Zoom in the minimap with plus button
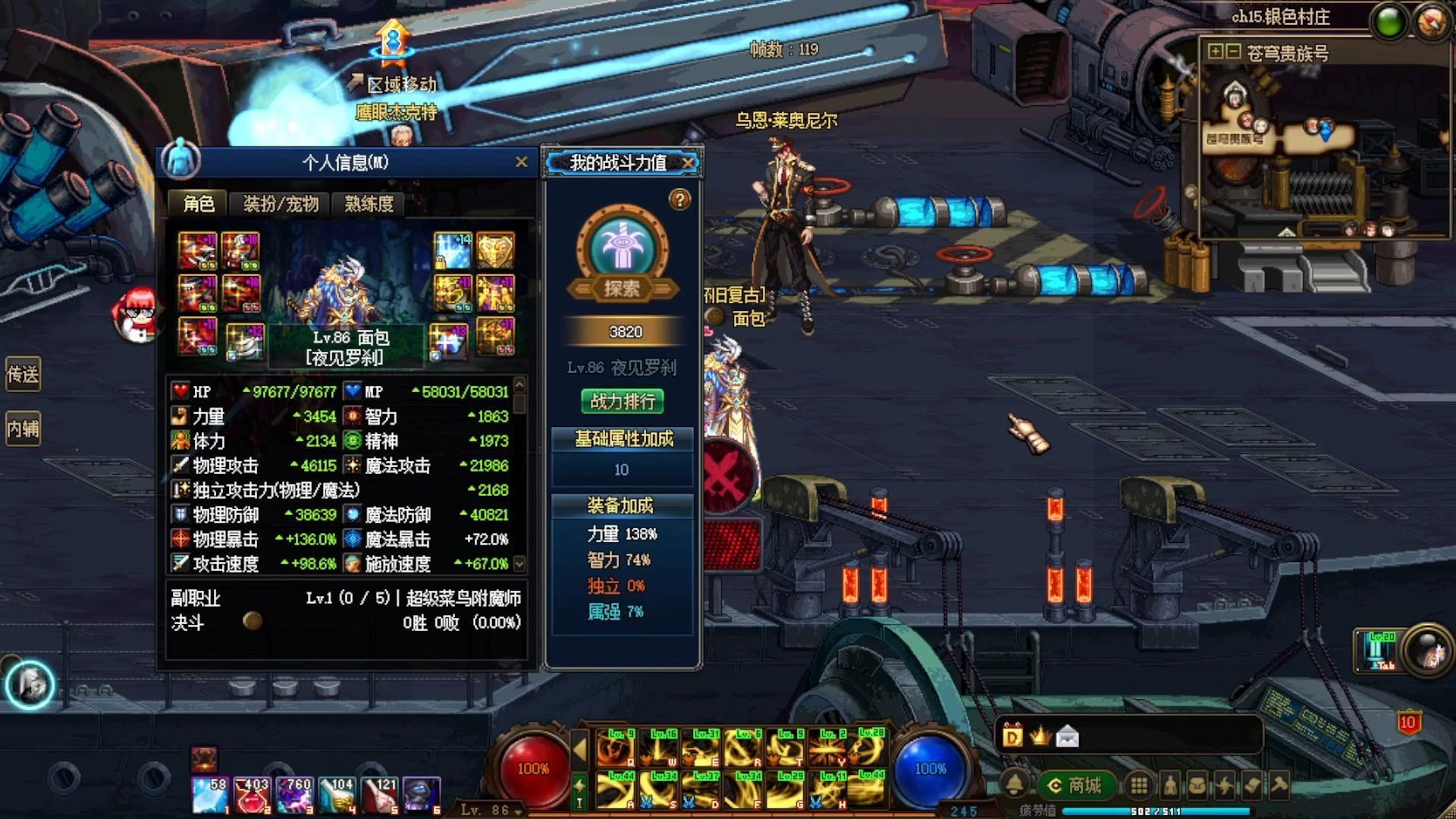The height and width of the screenshot is (819, 1456). click(1216, 52)
